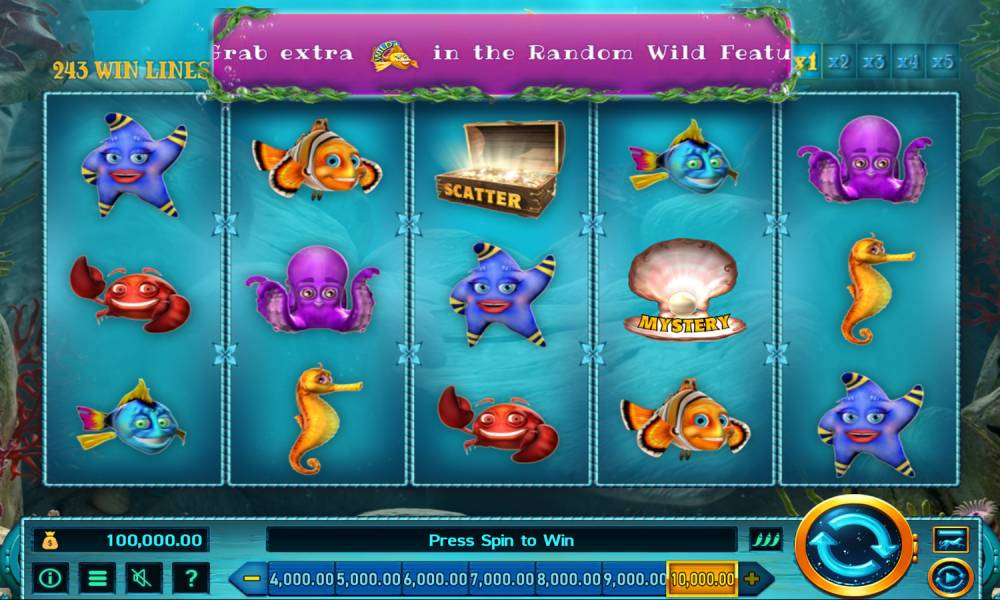Viewport: 1000px width, 600px height.
Task: Pick the 7,000.00 bet value
Action: coord(502,578)
